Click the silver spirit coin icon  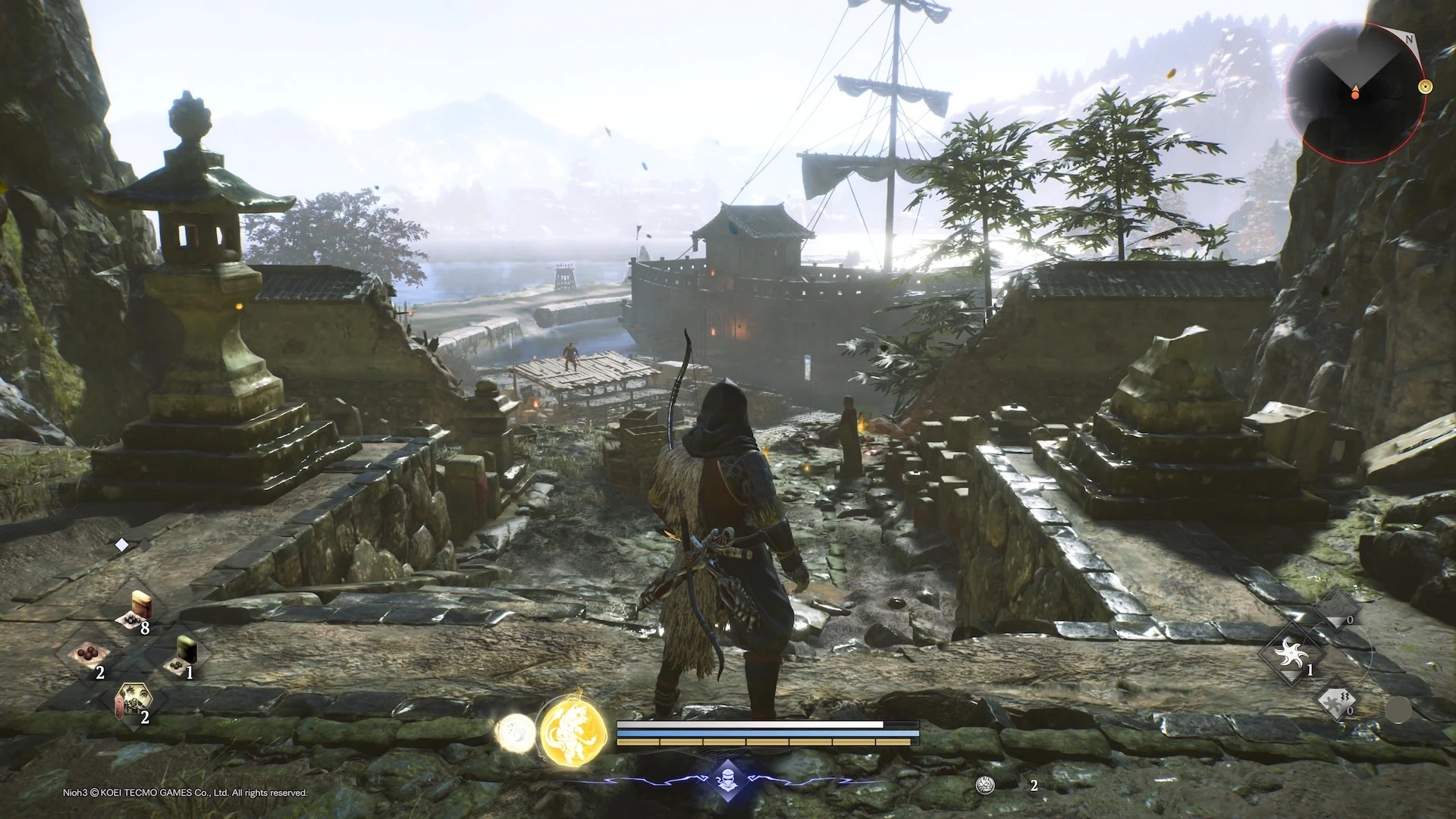coord(985,785)
